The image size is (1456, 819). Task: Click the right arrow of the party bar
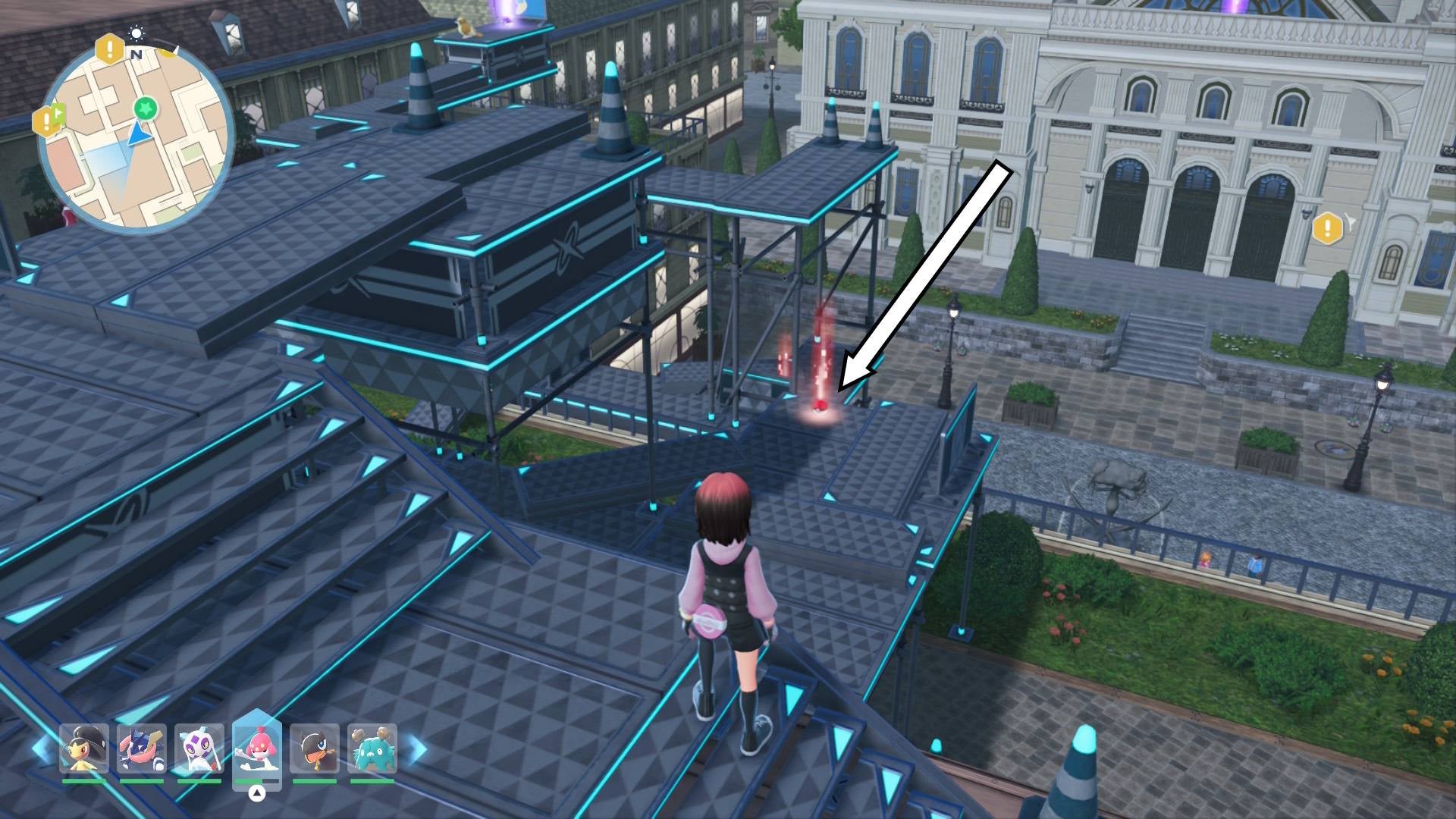pyautogui.click(x=416, y=749)
